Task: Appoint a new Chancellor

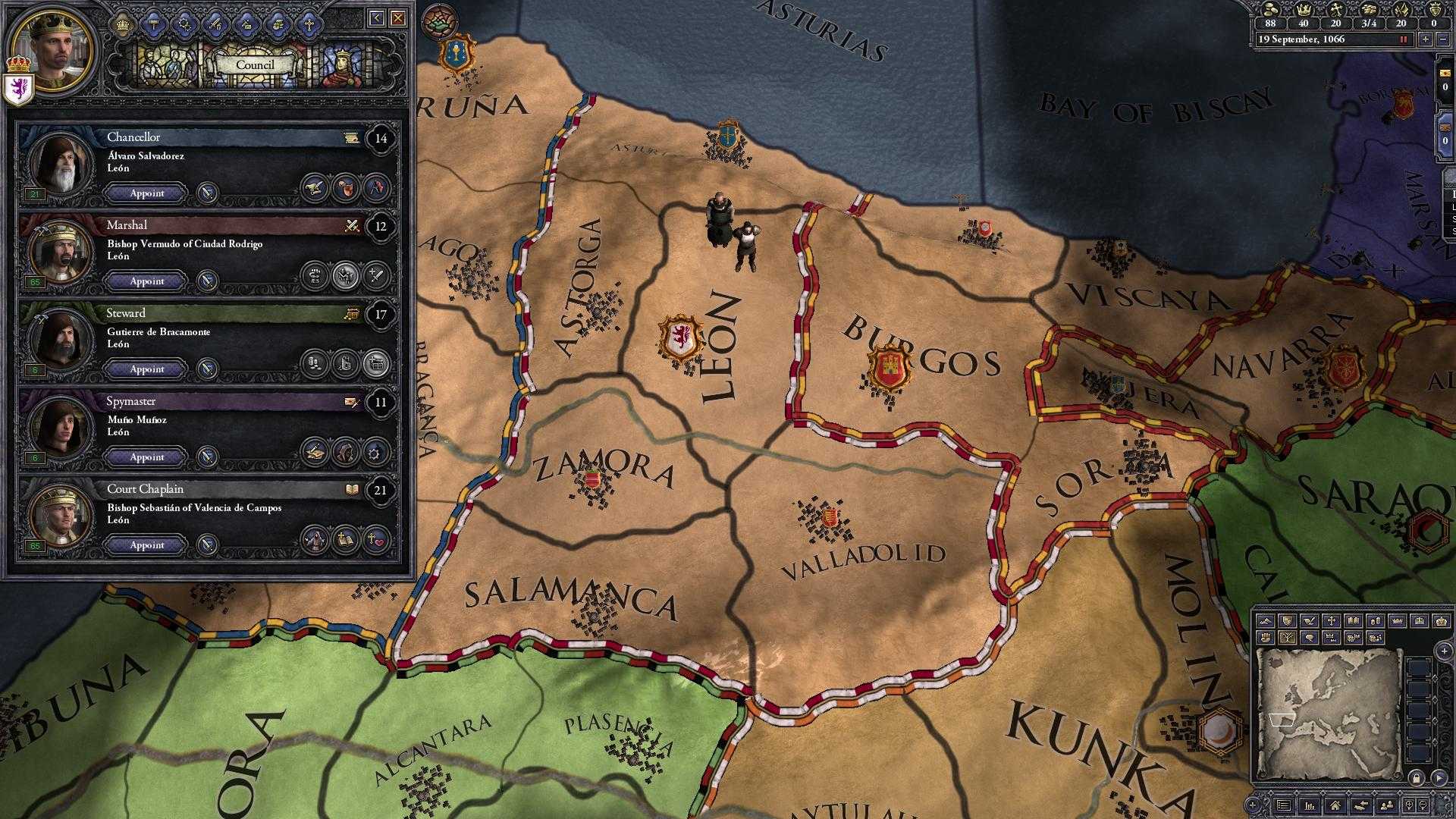Action: click(x=144, y=193)
